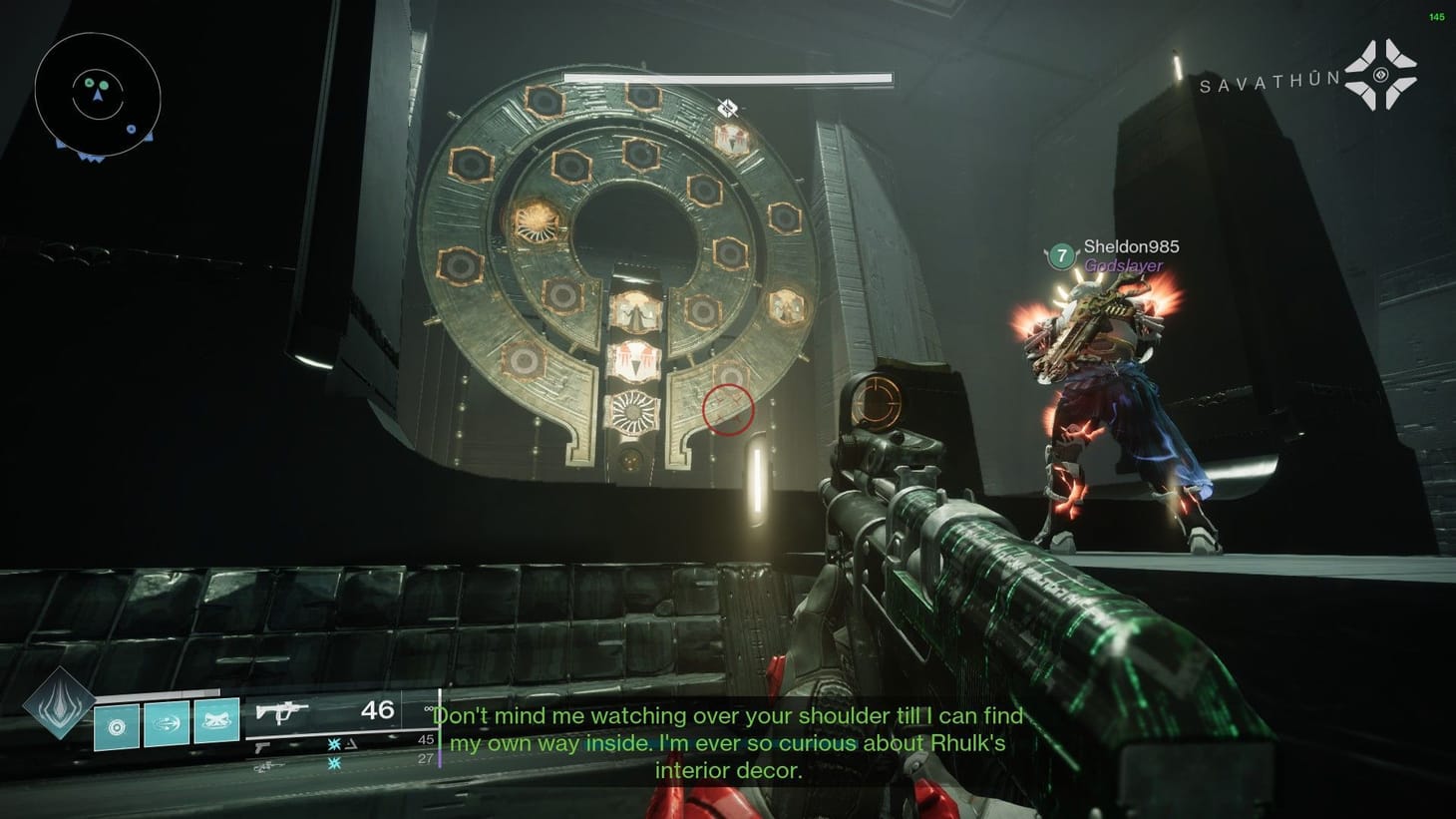1456x819 pixels.
Task: Click the objective waypoint marker above the door
Action: pos(727,109)
